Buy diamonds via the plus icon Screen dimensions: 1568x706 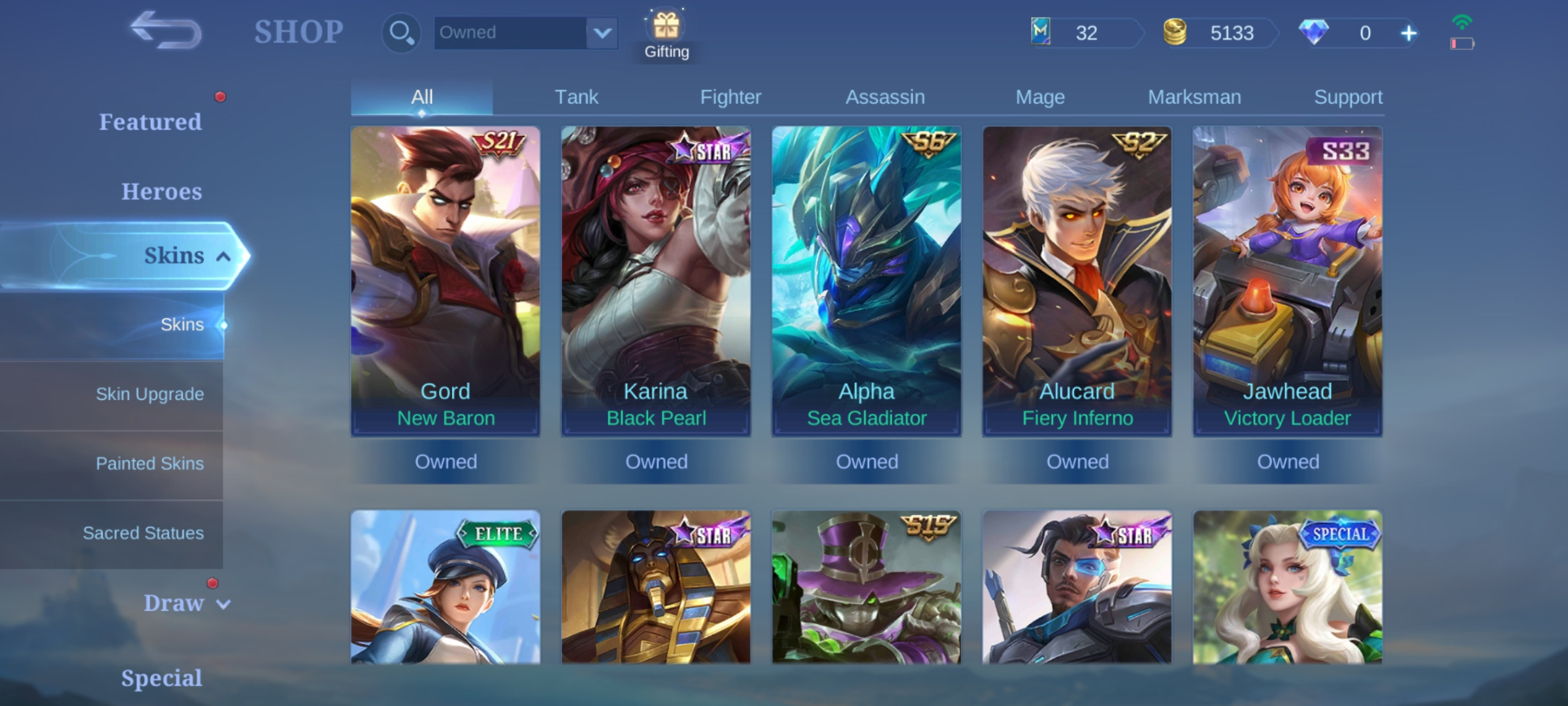point(1409,32)
